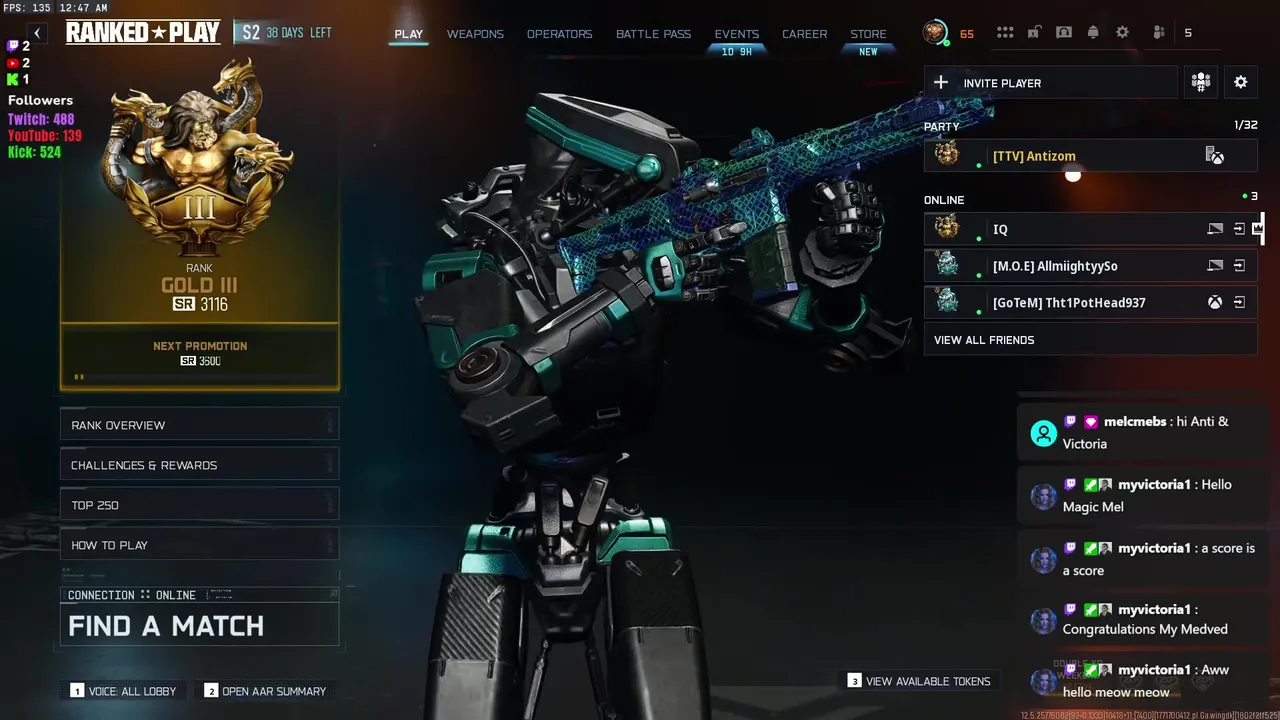Open Challenges & Rewards

(199, 465)
